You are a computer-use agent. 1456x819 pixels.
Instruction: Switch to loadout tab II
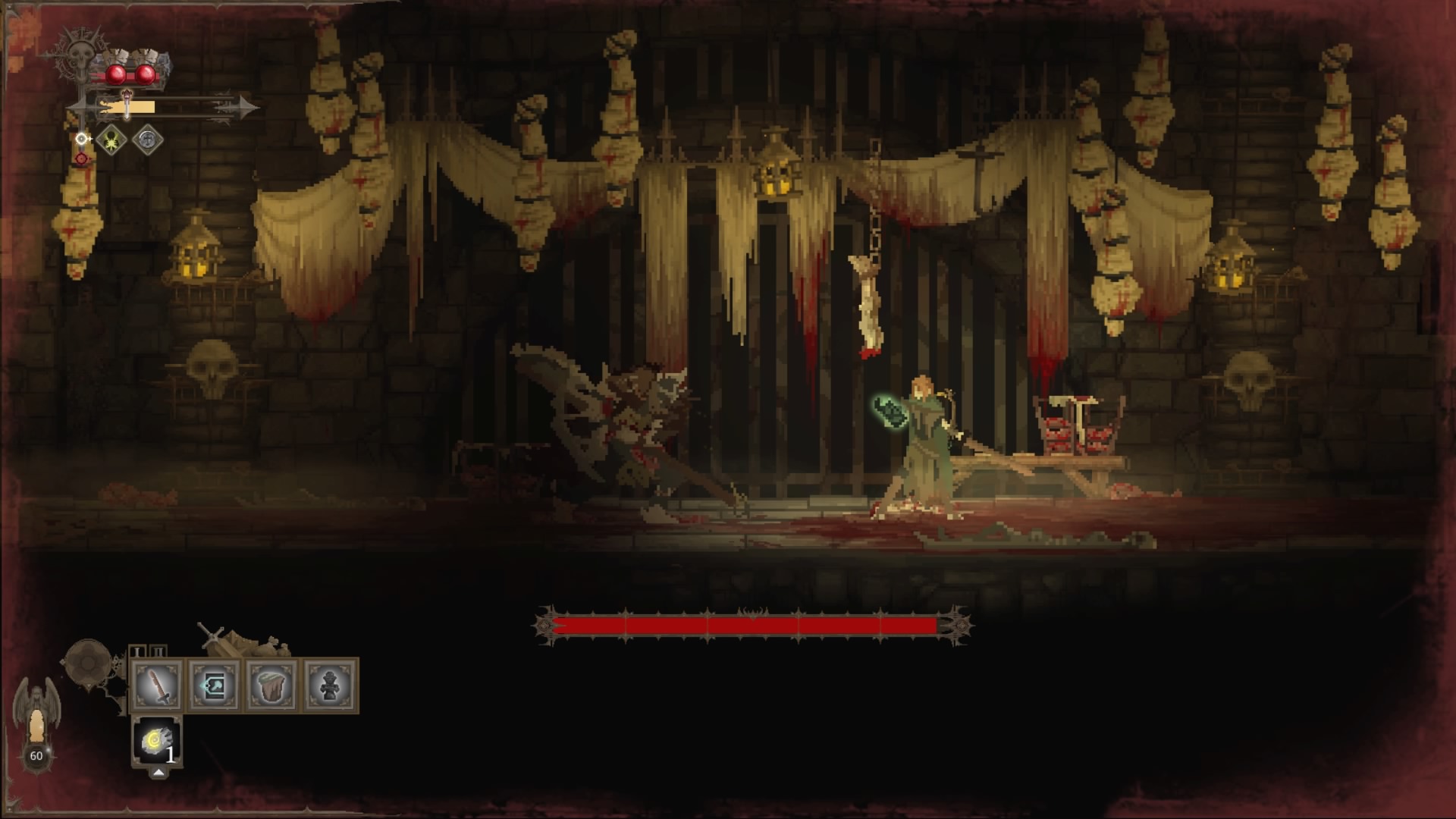click(157, 651)
